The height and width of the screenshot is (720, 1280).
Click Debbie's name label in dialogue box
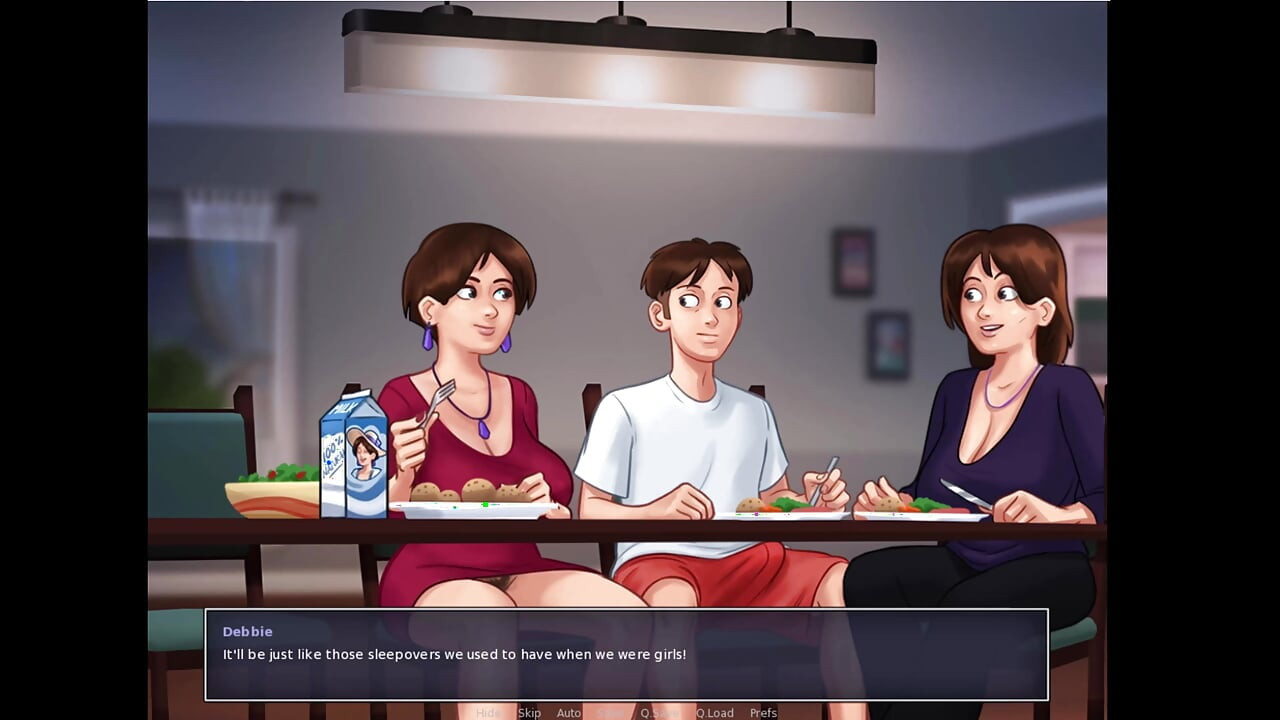pyautogui.click(x=247, y=631)
